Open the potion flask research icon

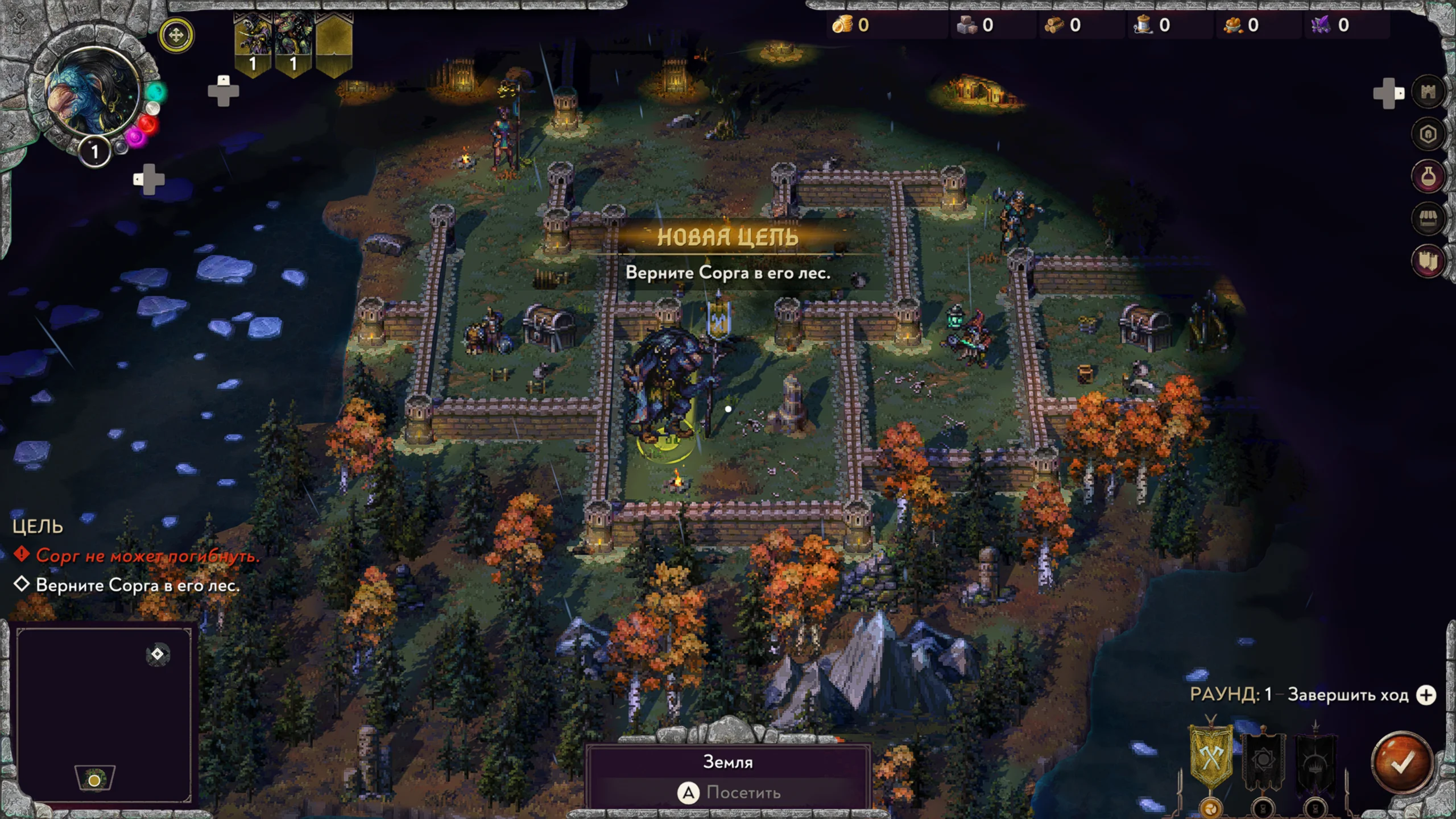pos(1428,176)
